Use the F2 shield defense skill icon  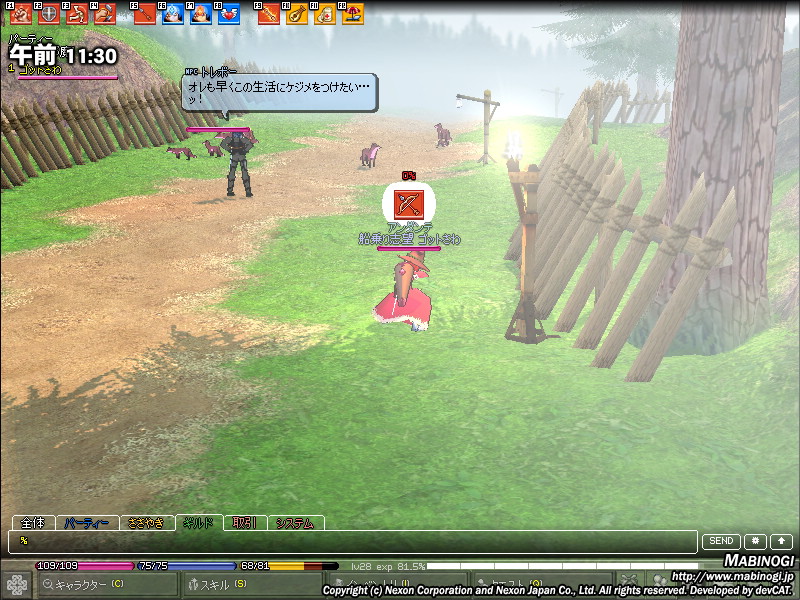tap(48, 14)
